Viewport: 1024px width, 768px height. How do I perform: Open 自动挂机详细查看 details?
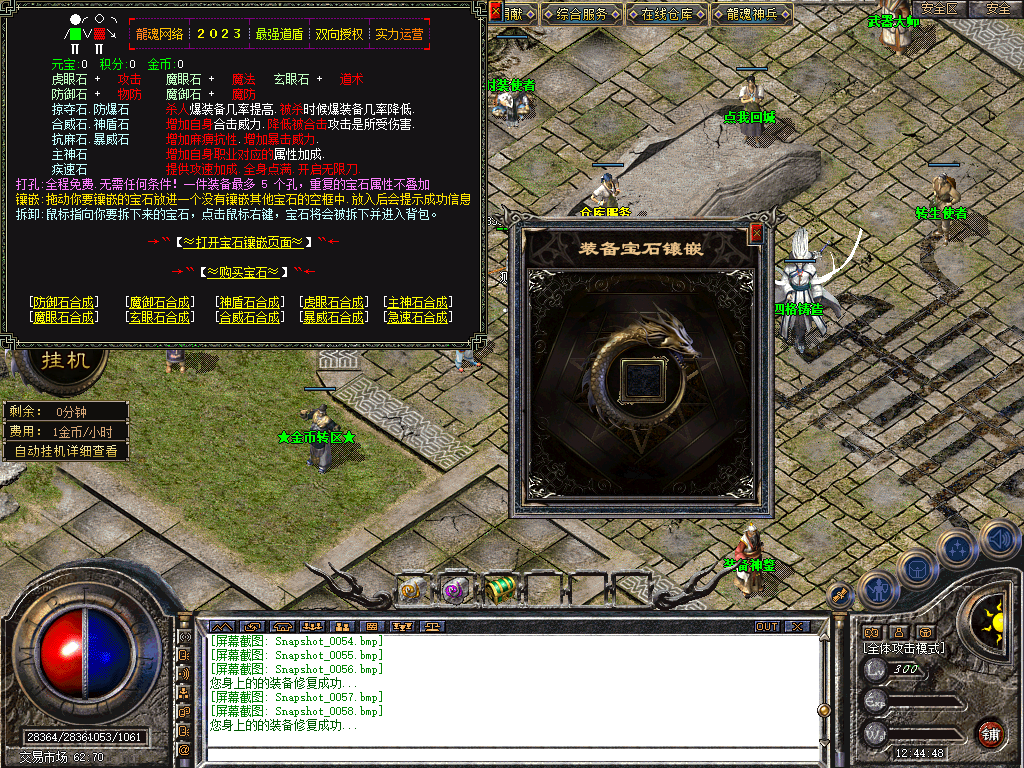pyautogui.click(x=65, y=451)
